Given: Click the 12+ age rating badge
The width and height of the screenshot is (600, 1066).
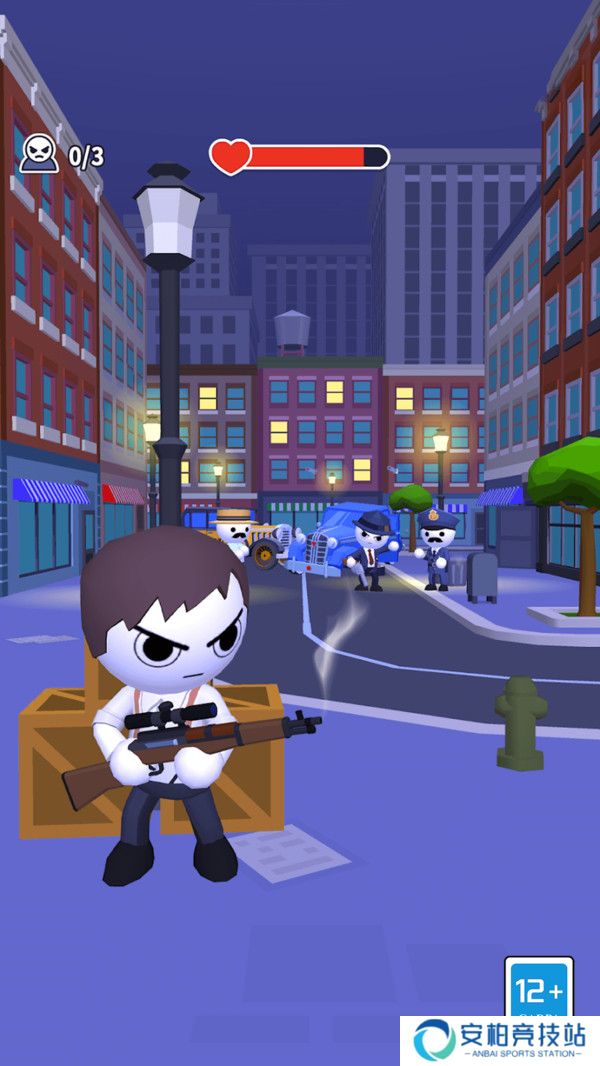Looking at the screenshot, I should pos(538,988).
